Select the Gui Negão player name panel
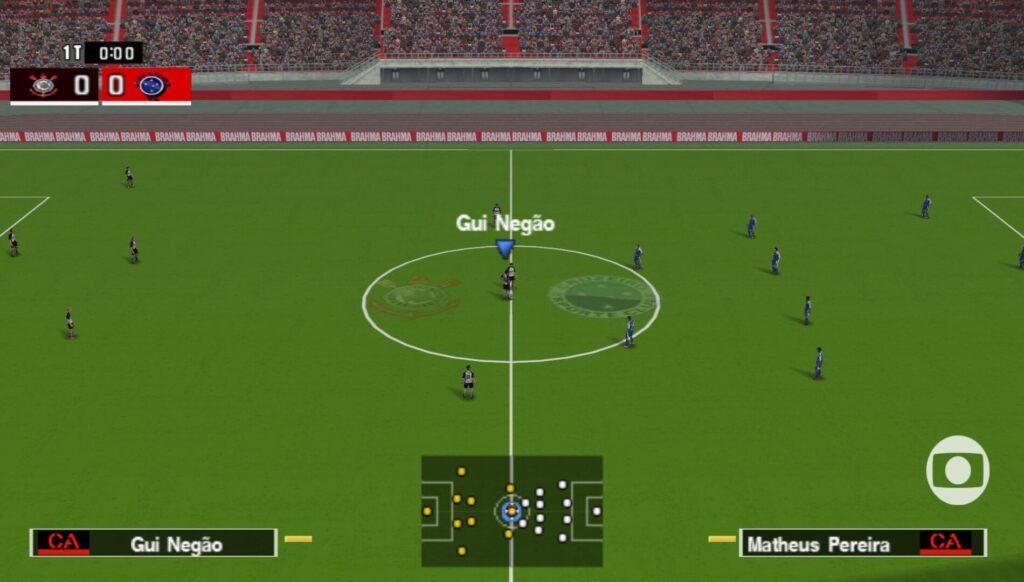1024x582 pixels. 153,543
